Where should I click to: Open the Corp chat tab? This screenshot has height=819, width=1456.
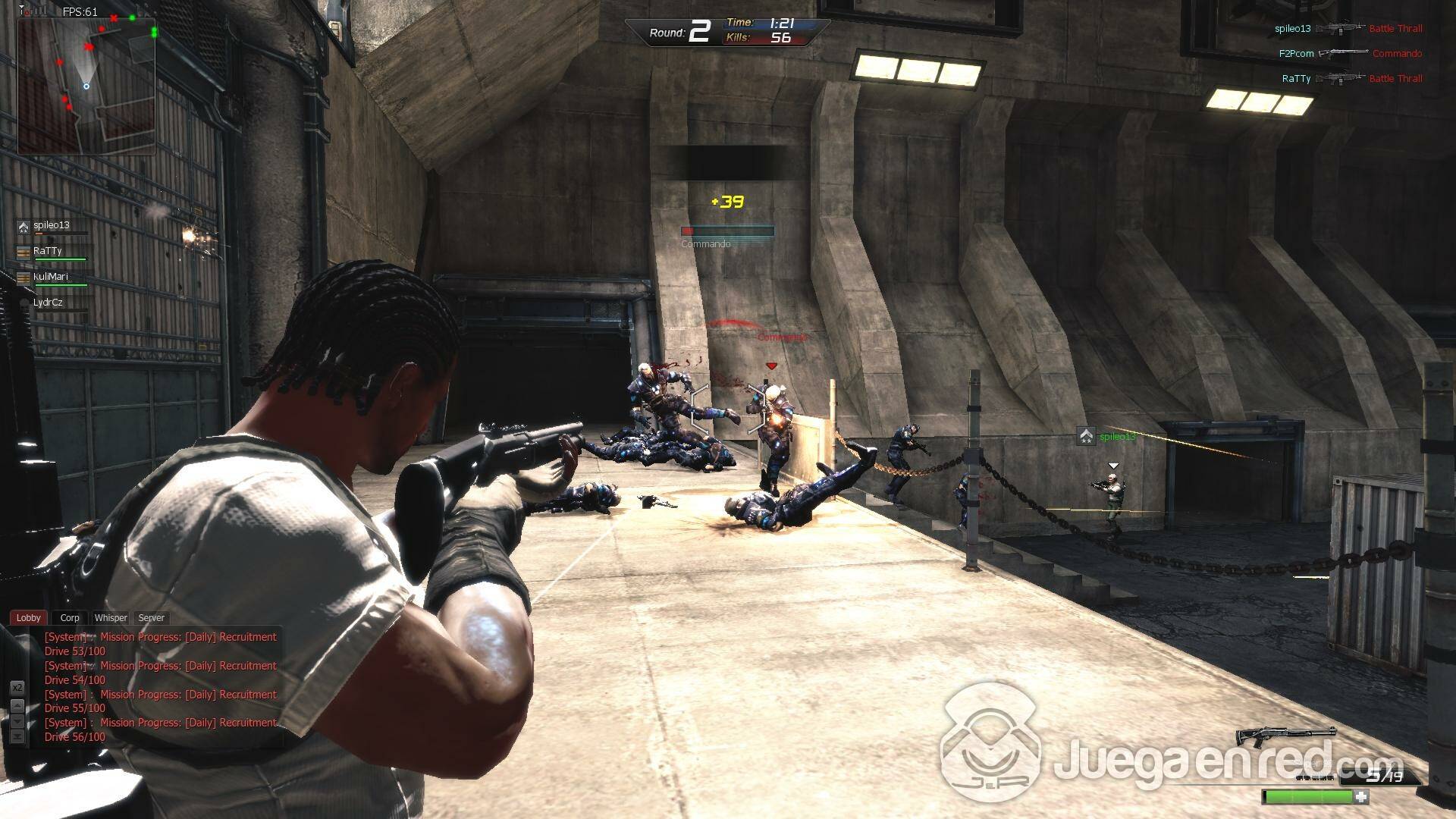click(x=70, y=618)
